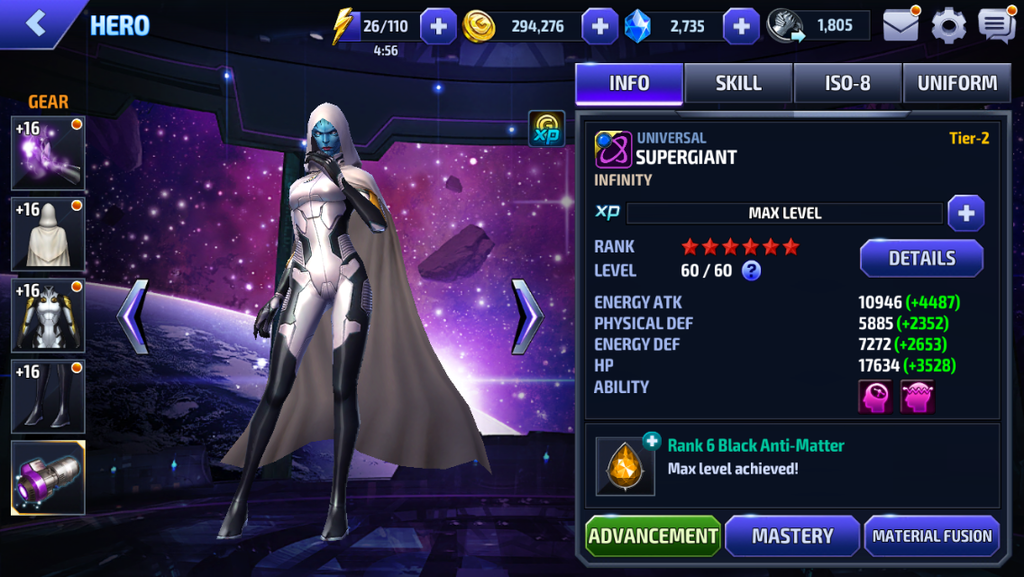Go back using the top-left arrow

pyautogui.click(x=36, y=24)
